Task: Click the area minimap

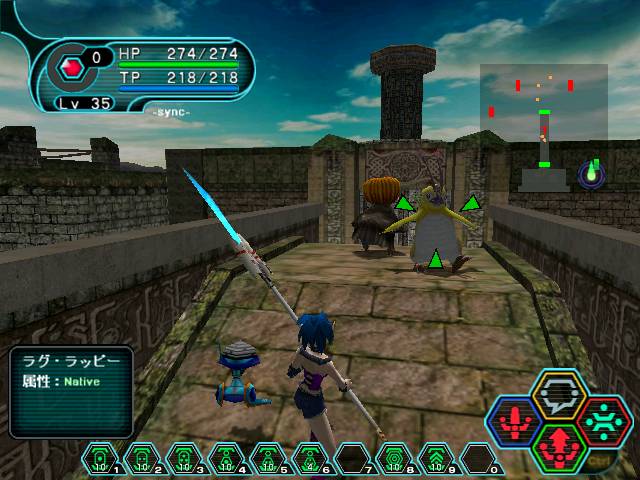Action: pos(543,127)
